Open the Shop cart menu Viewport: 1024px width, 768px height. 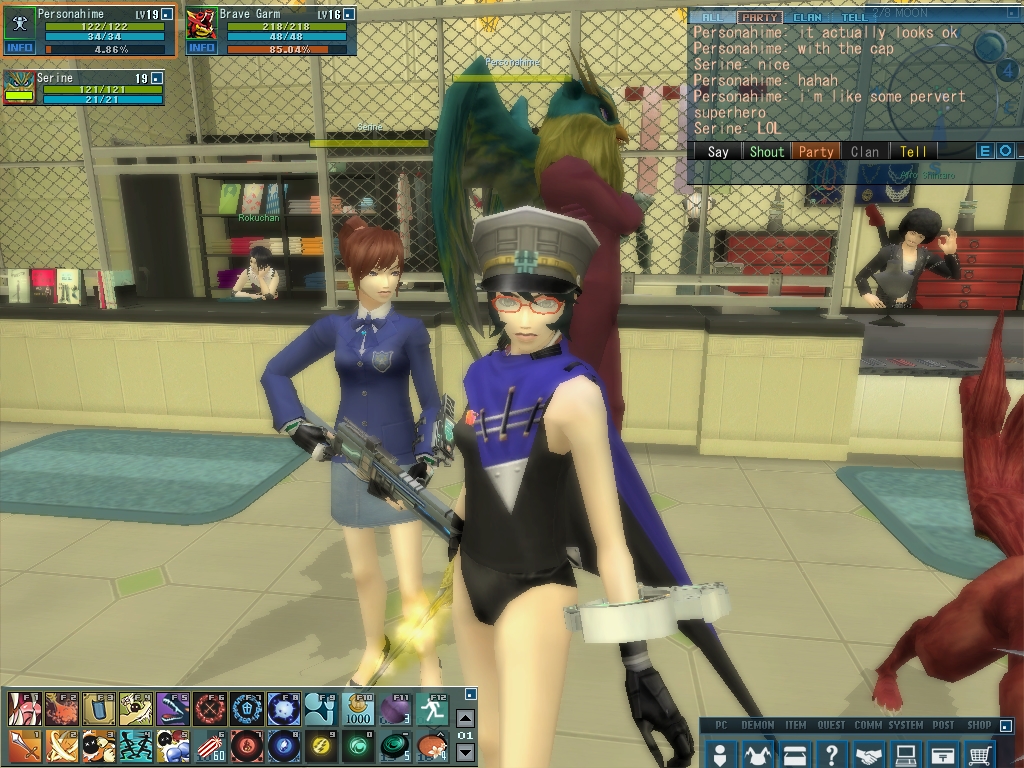[x=981, y=753]
